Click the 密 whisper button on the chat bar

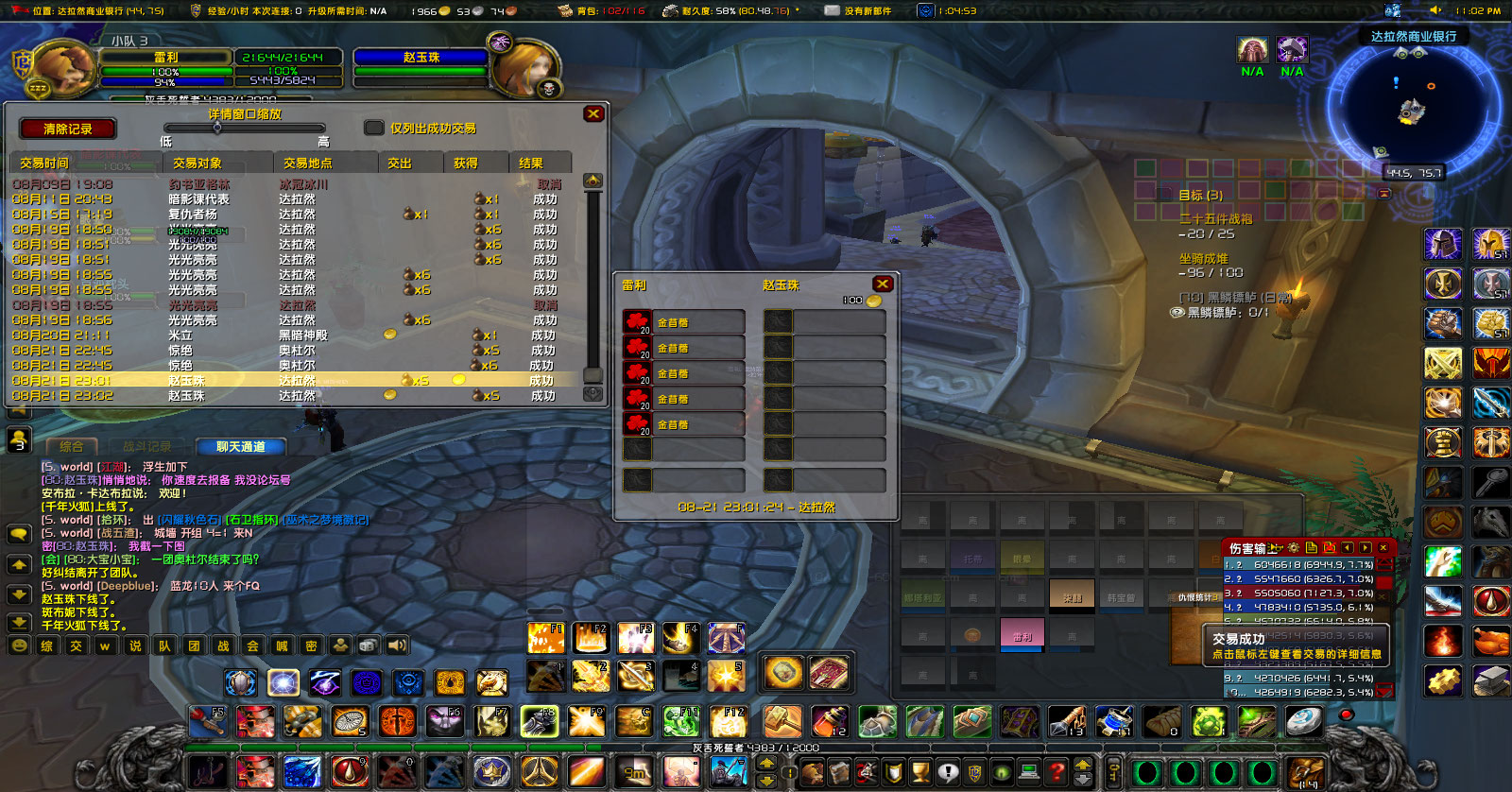(314, 646)
